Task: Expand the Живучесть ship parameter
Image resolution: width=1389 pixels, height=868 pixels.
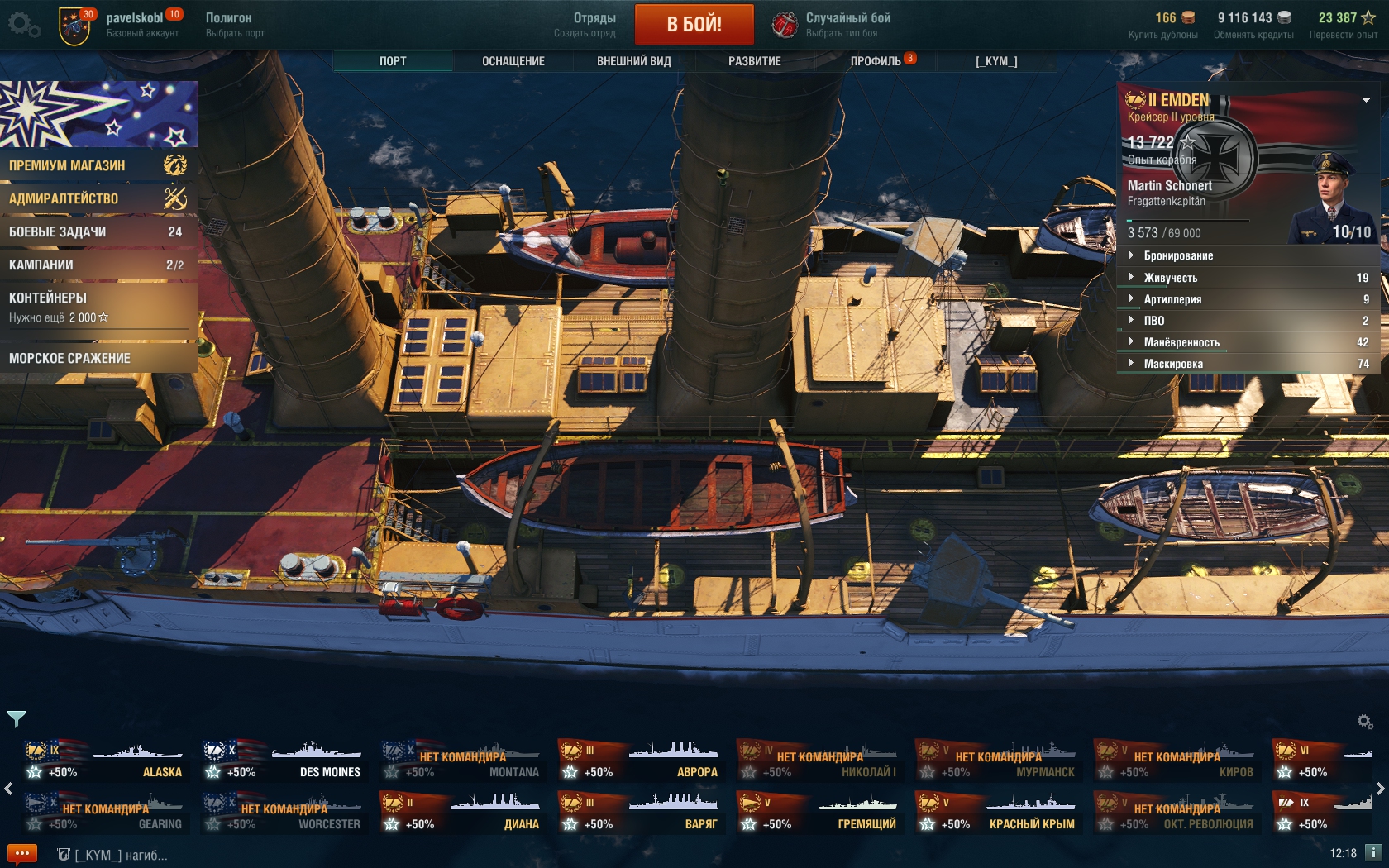Action: tap(1247, 278)
